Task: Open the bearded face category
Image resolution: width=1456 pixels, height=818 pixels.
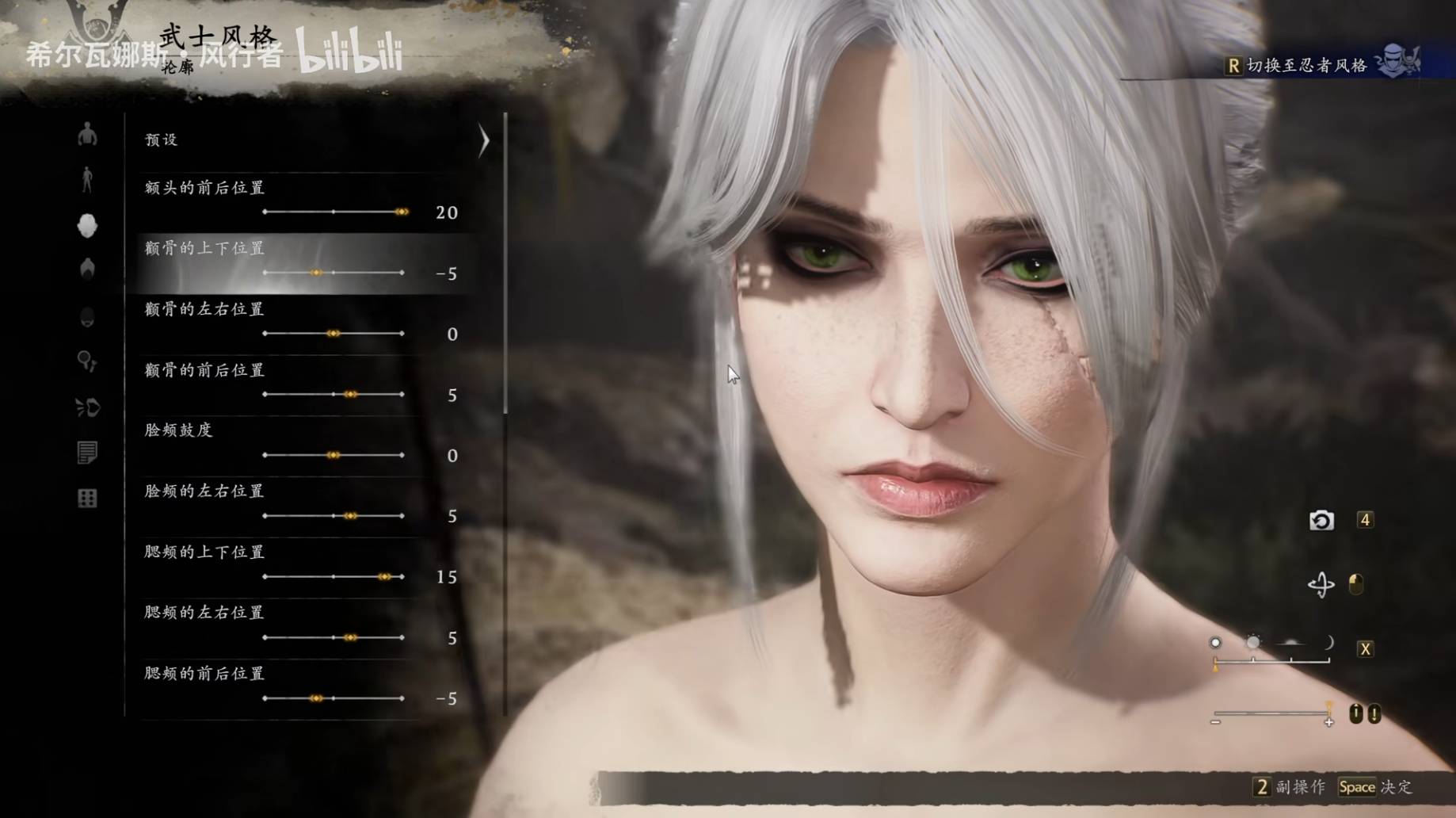Action: coord(87,317)
